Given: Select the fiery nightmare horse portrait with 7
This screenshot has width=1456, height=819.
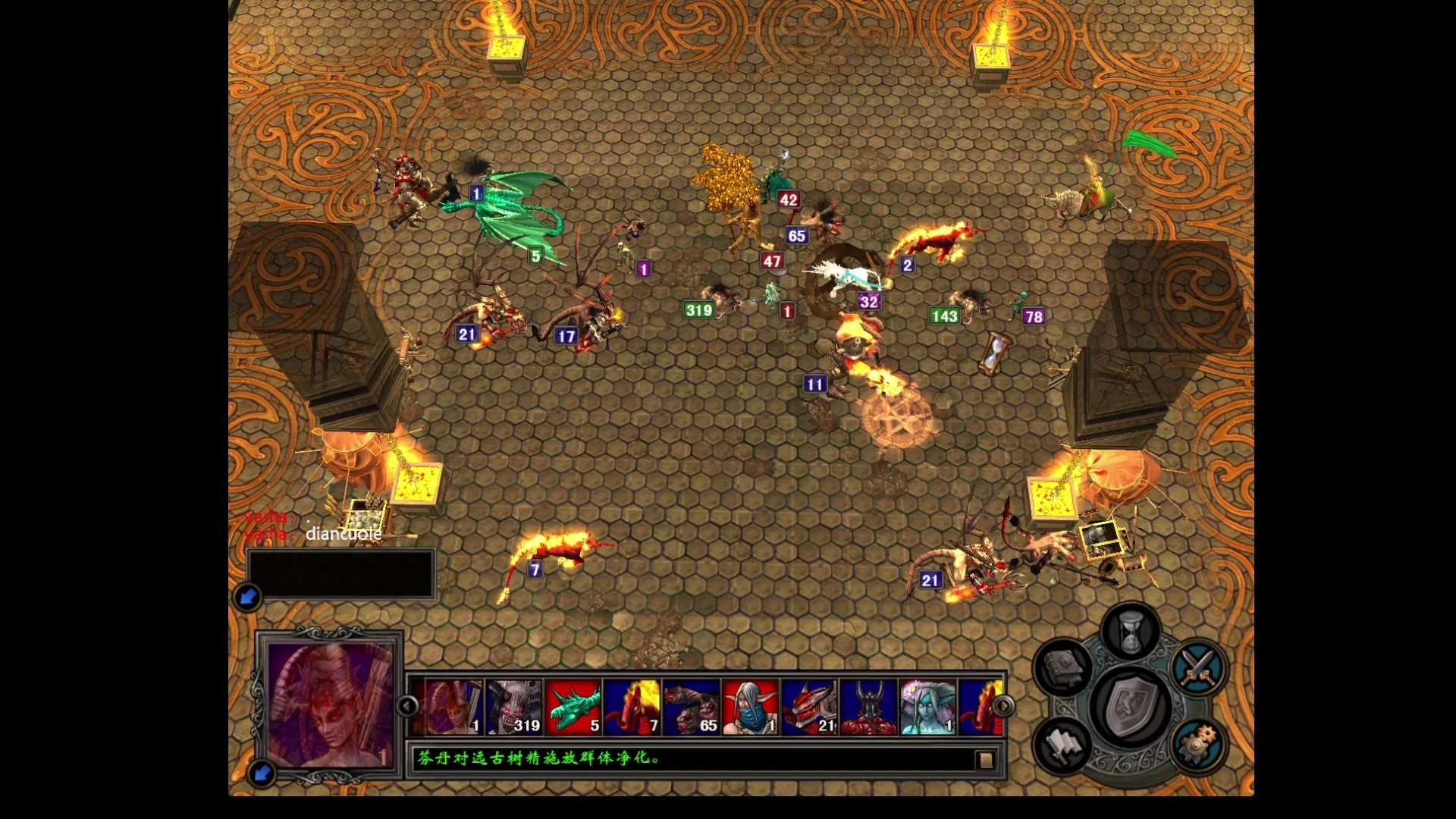Looking at the screenshot, I should tap(632, 707).
